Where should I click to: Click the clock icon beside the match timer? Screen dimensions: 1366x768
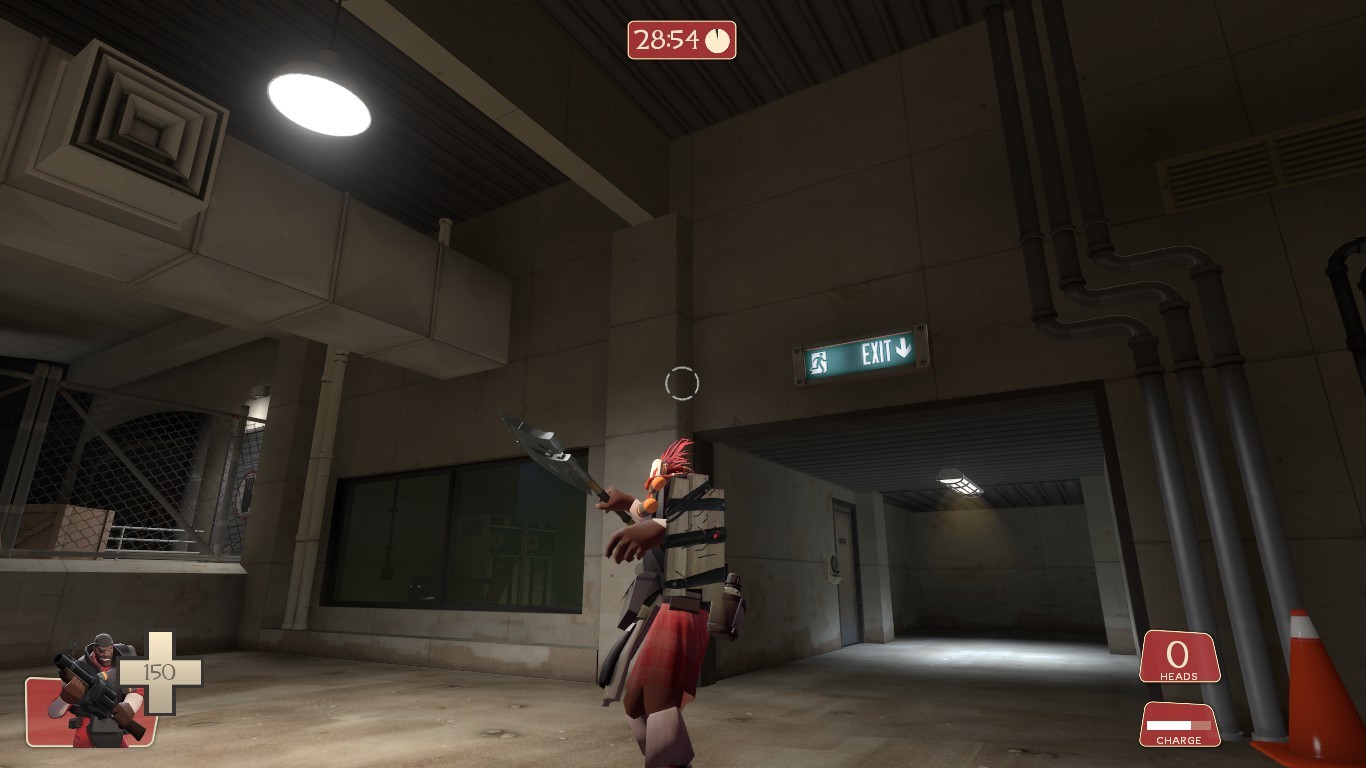coord(717,41)
